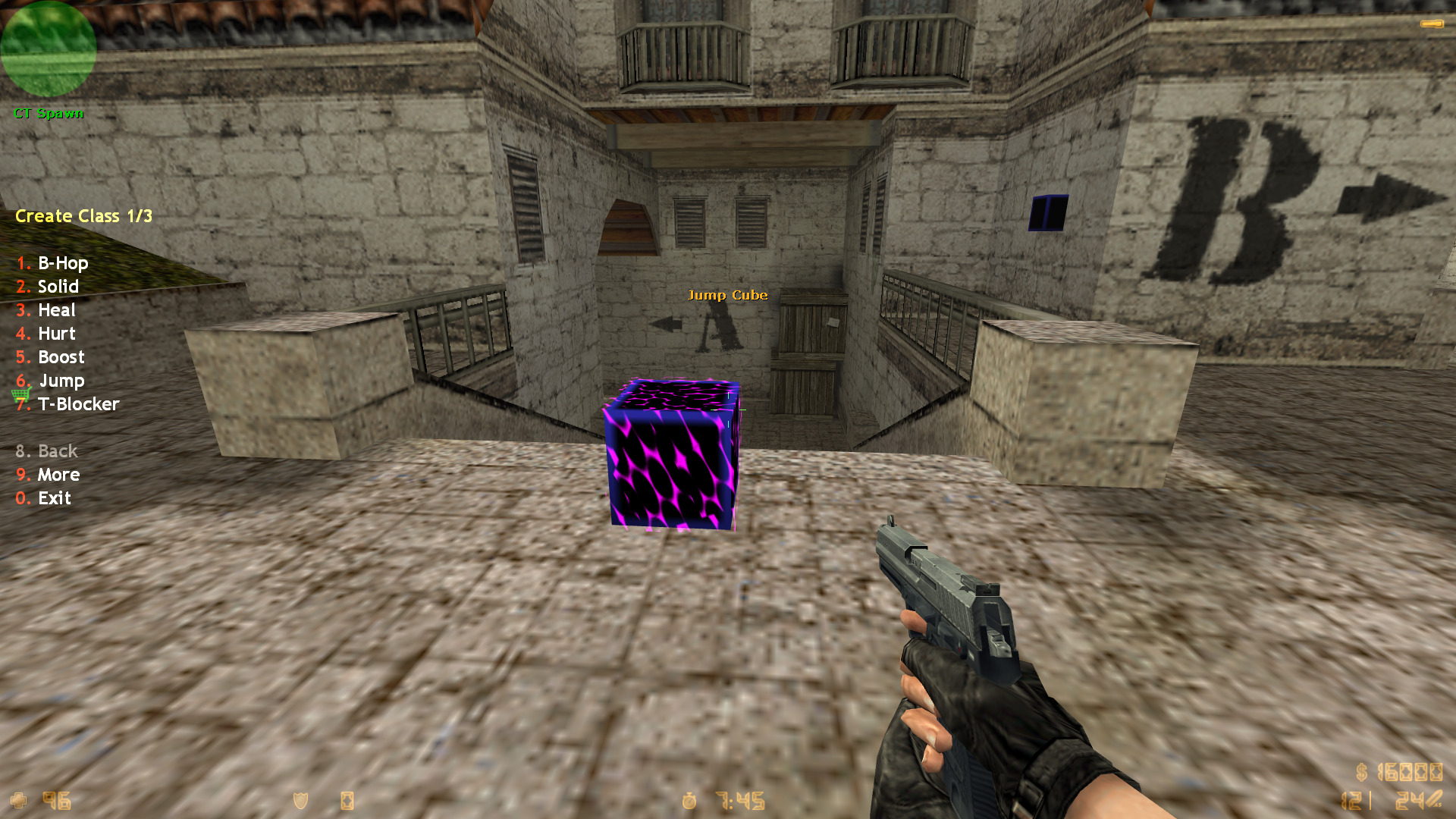Click the pistol ammo bullet icon
Viewport: 1456px width, 819px height.
1432,799
